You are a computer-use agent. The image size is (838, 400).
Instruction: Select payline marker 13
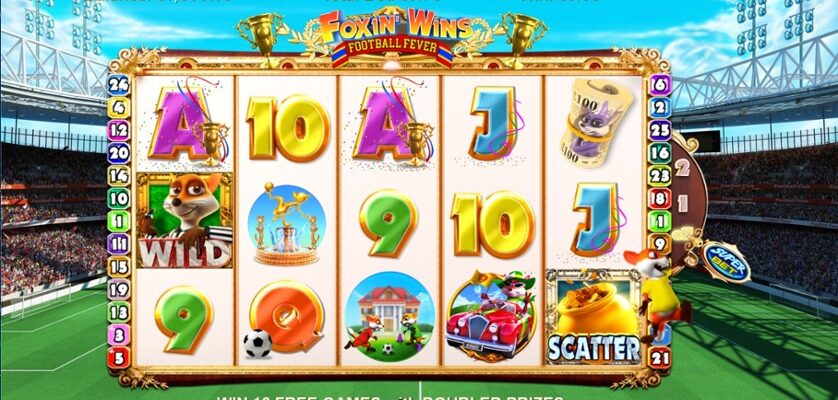coord(120,311)
